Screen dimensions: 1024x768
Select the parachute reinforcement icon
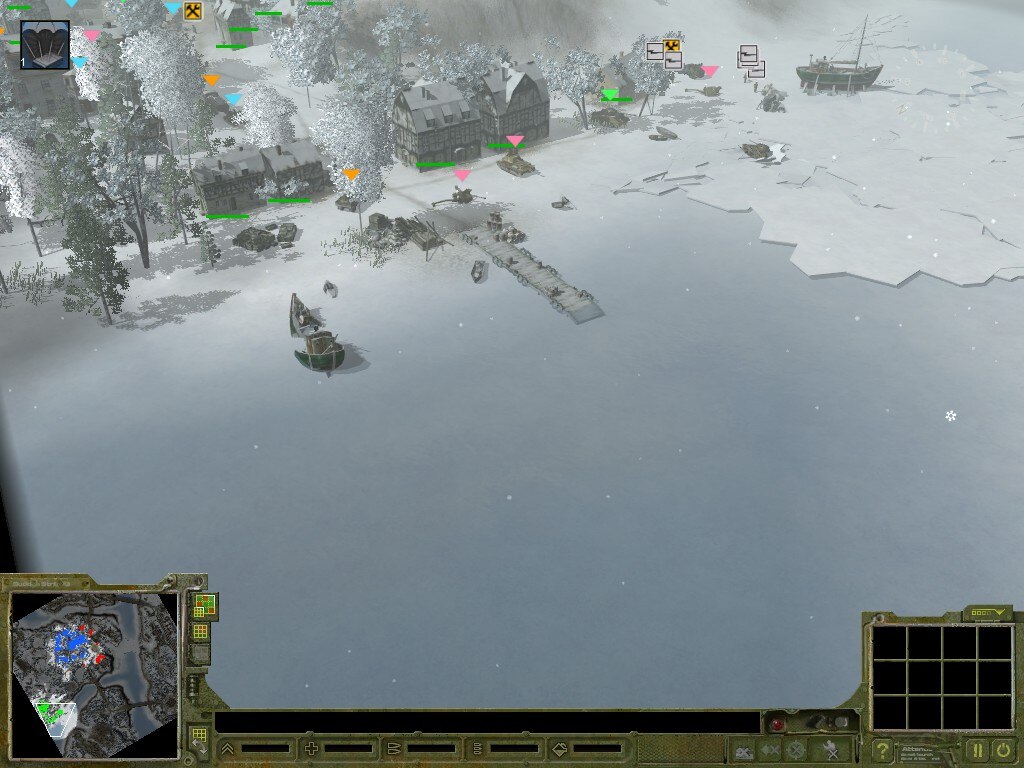[x=45, y=45]
